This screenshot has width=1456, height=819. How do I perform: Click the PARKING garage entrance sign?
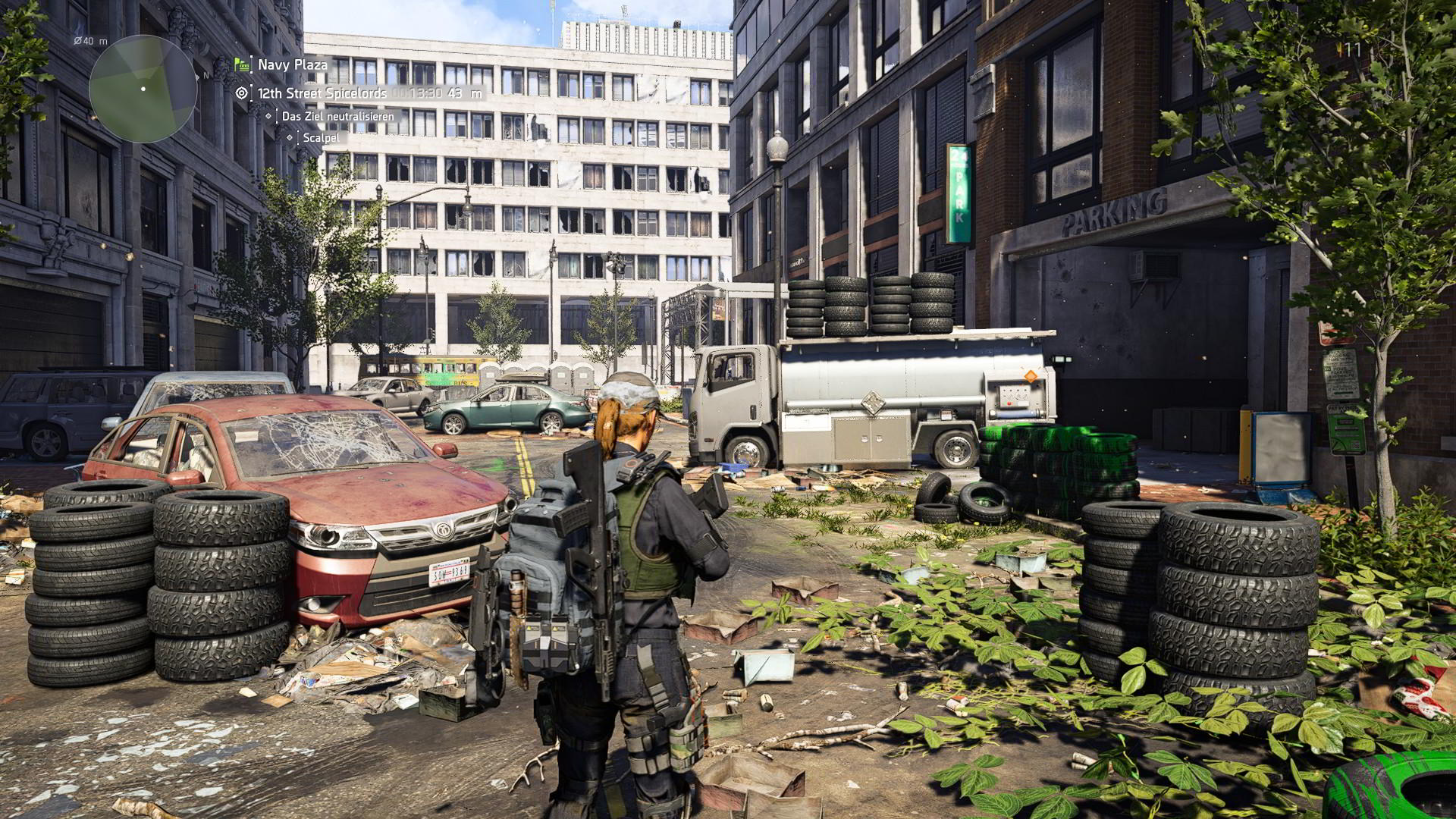1112,212
